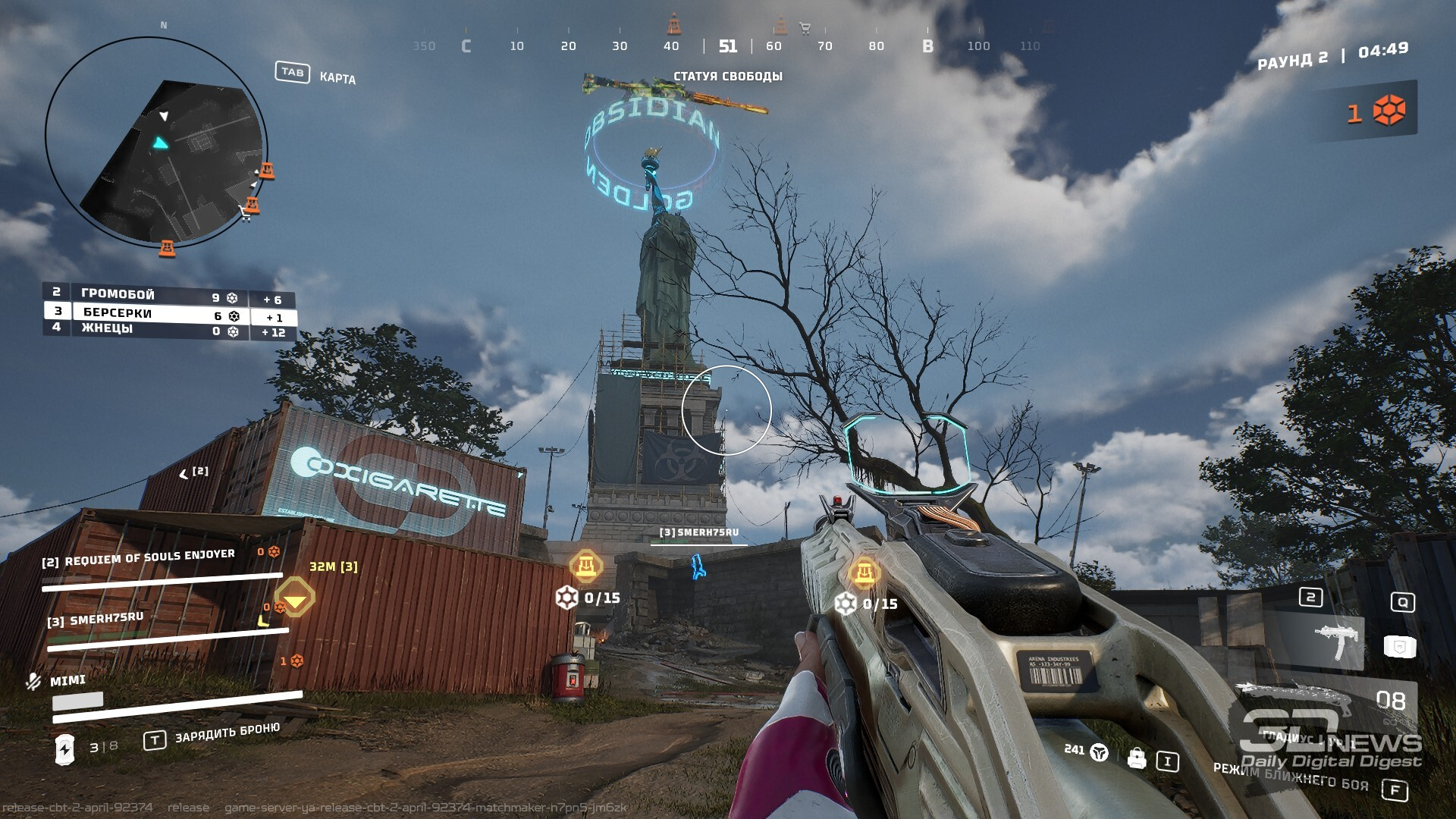This screenshot has height=819, width=1456.
Task: Click the muted microphone icon
Action: (x=33, y=681)
